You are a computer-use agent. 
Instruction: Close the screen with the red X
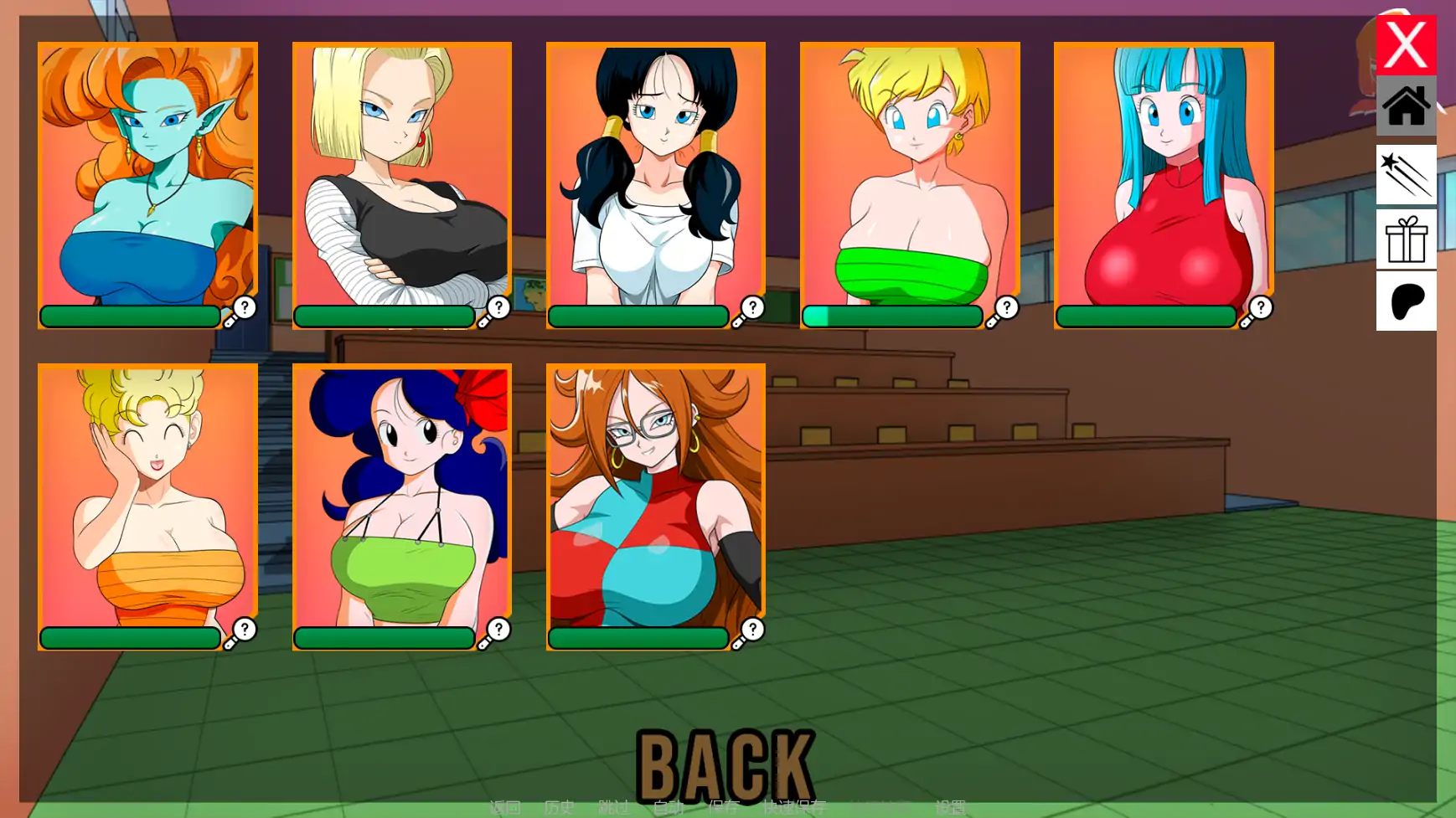(x=1405, y=44)
